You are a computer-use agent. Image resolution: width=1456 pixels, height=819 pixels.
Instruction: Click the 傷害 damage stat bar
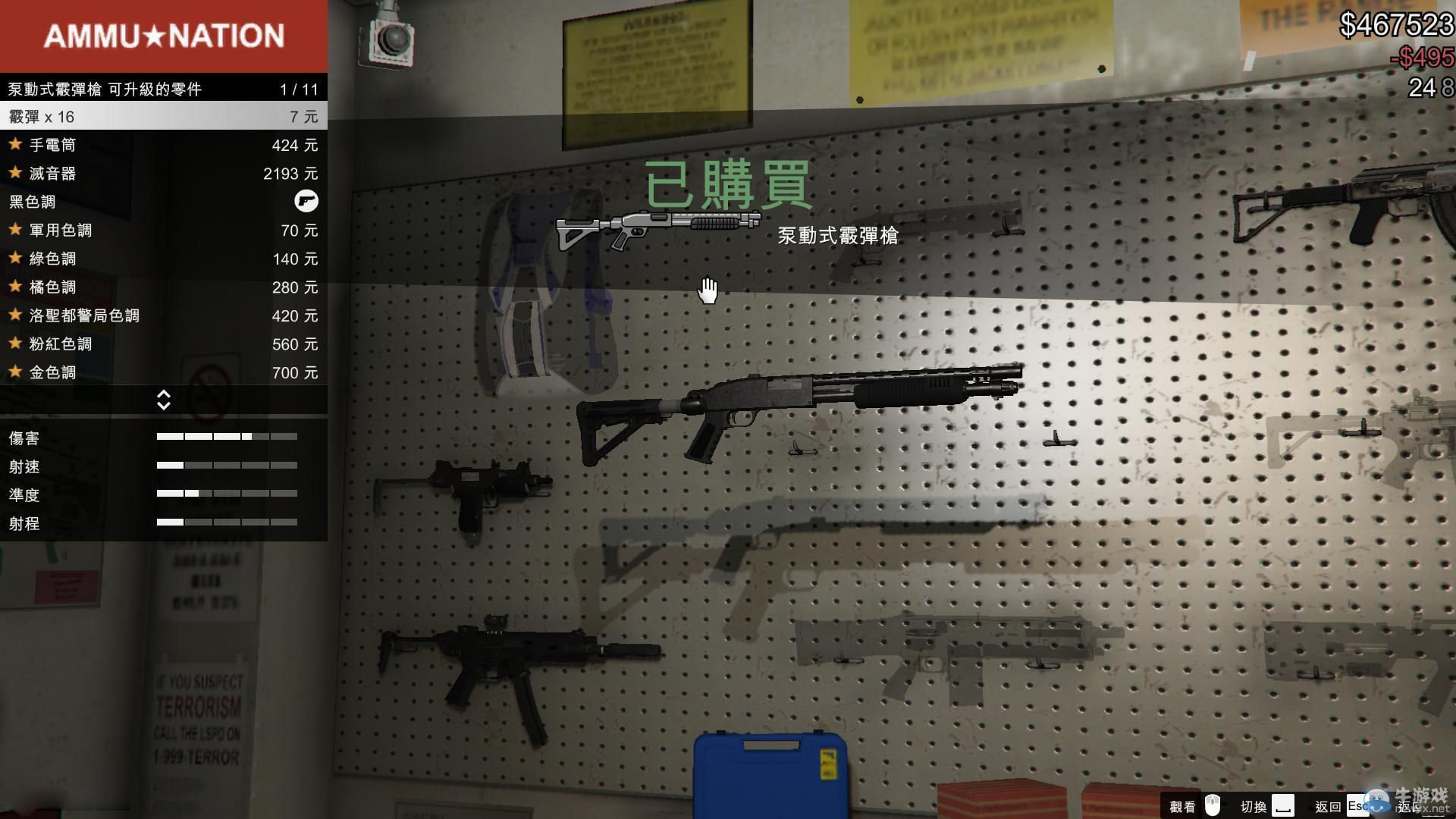227,437
